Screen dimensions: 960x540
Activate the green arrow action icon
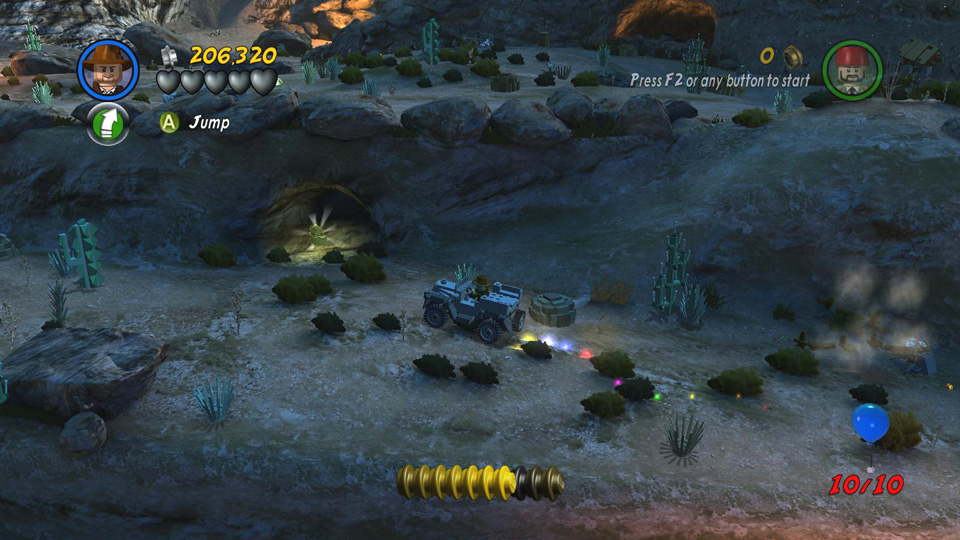(108, 124)
